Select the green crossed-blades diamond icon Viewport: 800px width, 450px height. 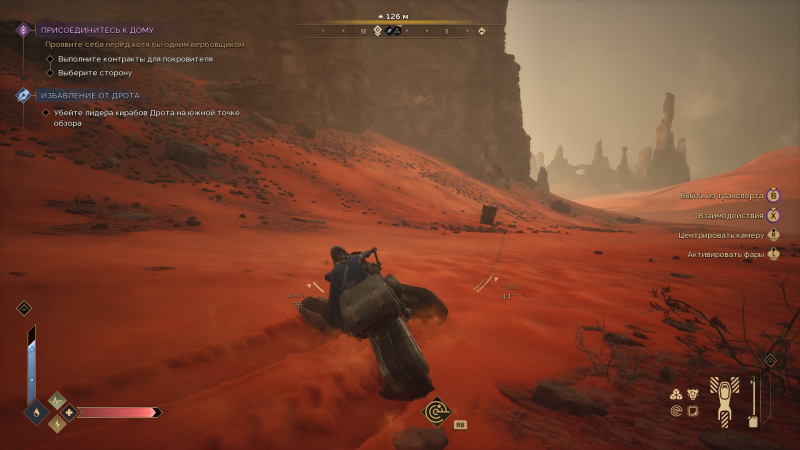tap(57, 401)
